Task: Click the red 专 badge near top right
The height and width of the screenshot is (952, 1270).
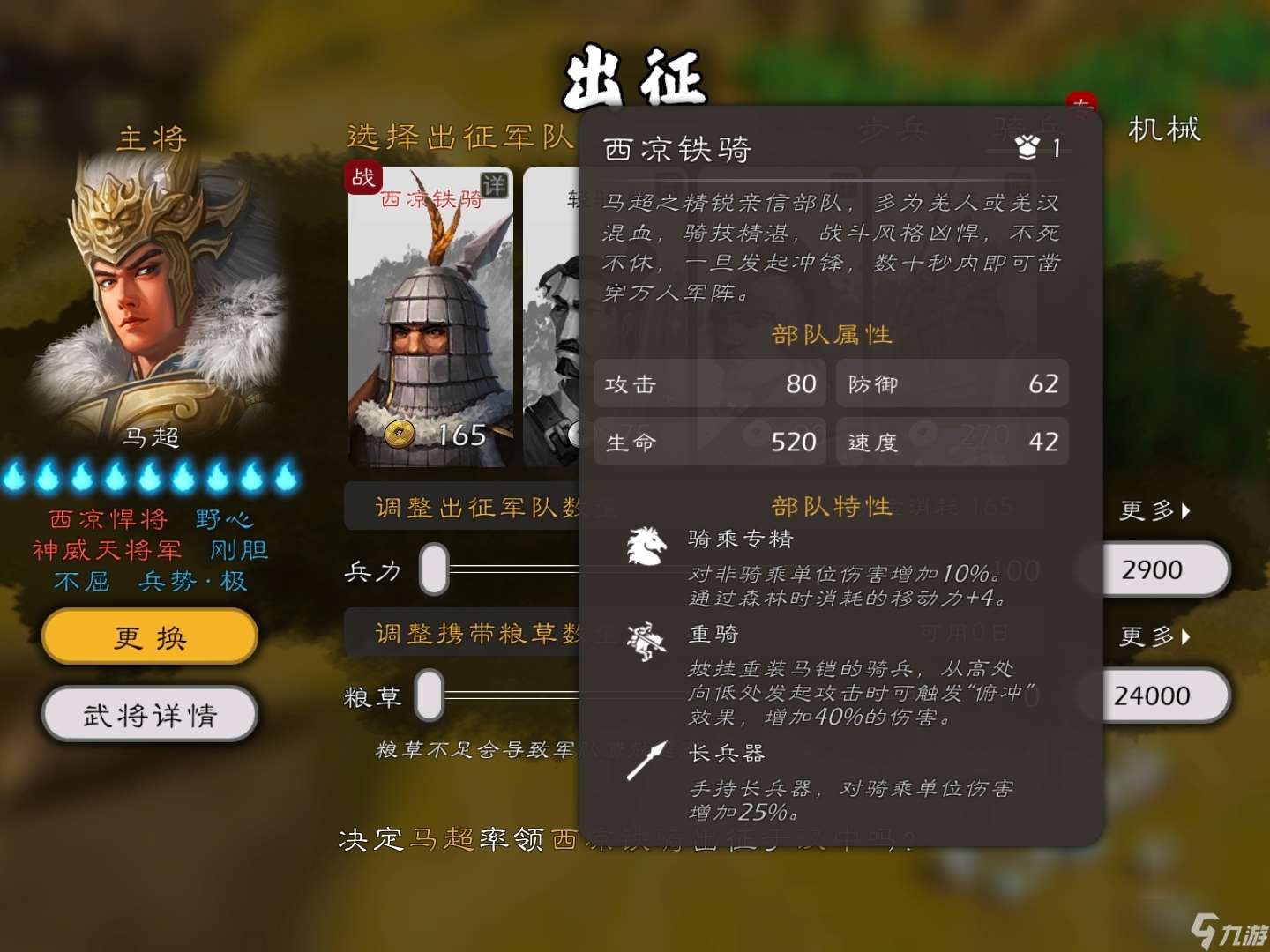Action: [x=1082, y=103]
